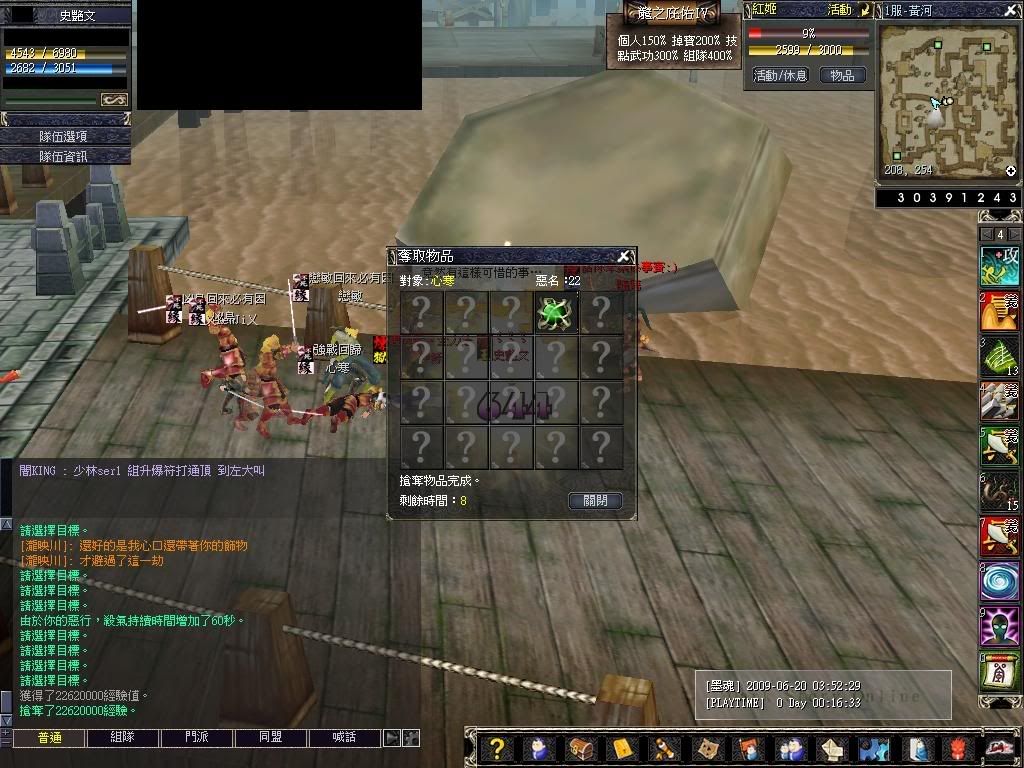The height and width of the screenshot is (768, 1024).
Task: Take the green orb item from loot grid
Action: tap(555, 313)
